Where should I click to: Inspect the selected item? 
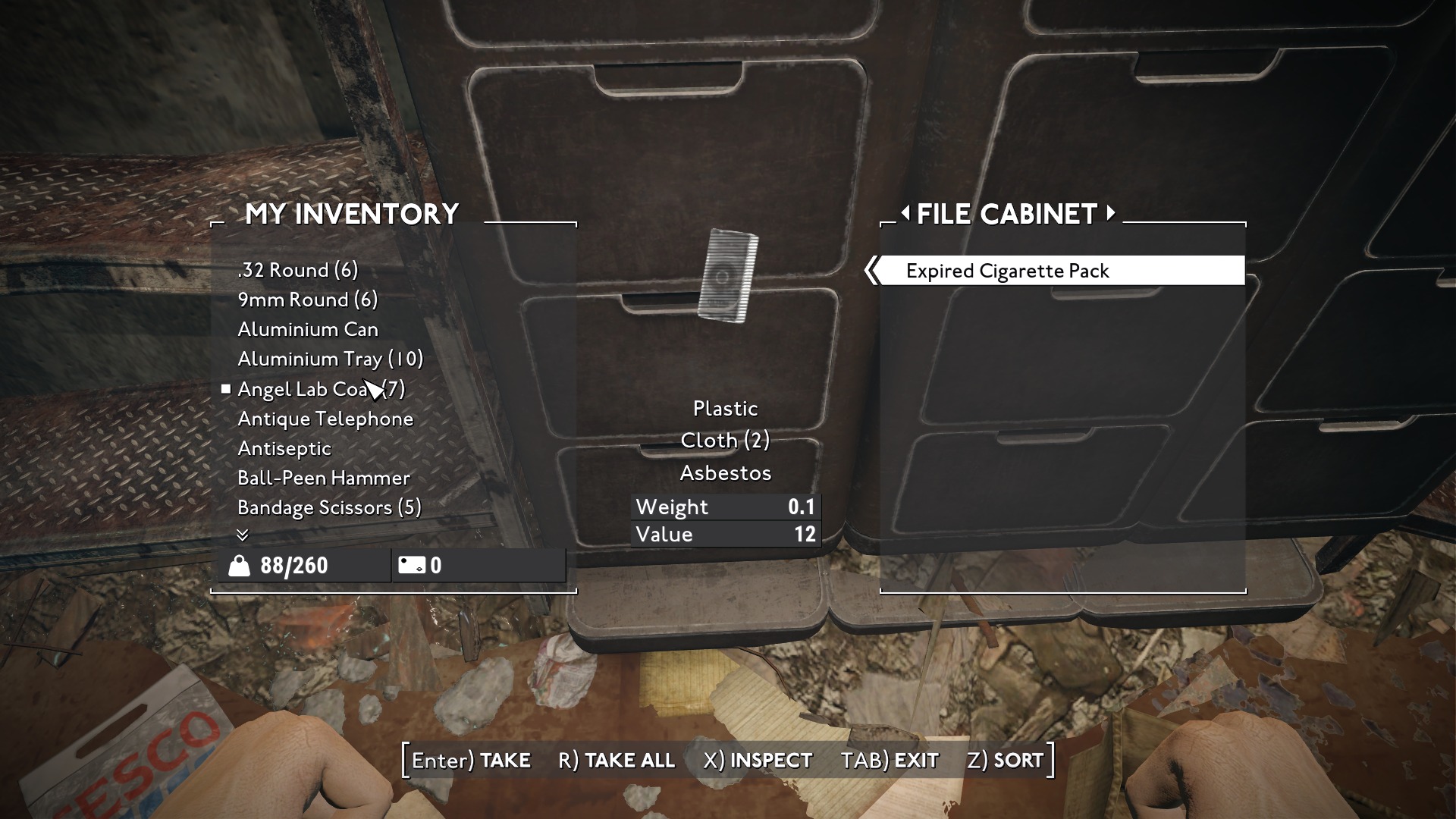pyautogui.click(x=757, y=760)
